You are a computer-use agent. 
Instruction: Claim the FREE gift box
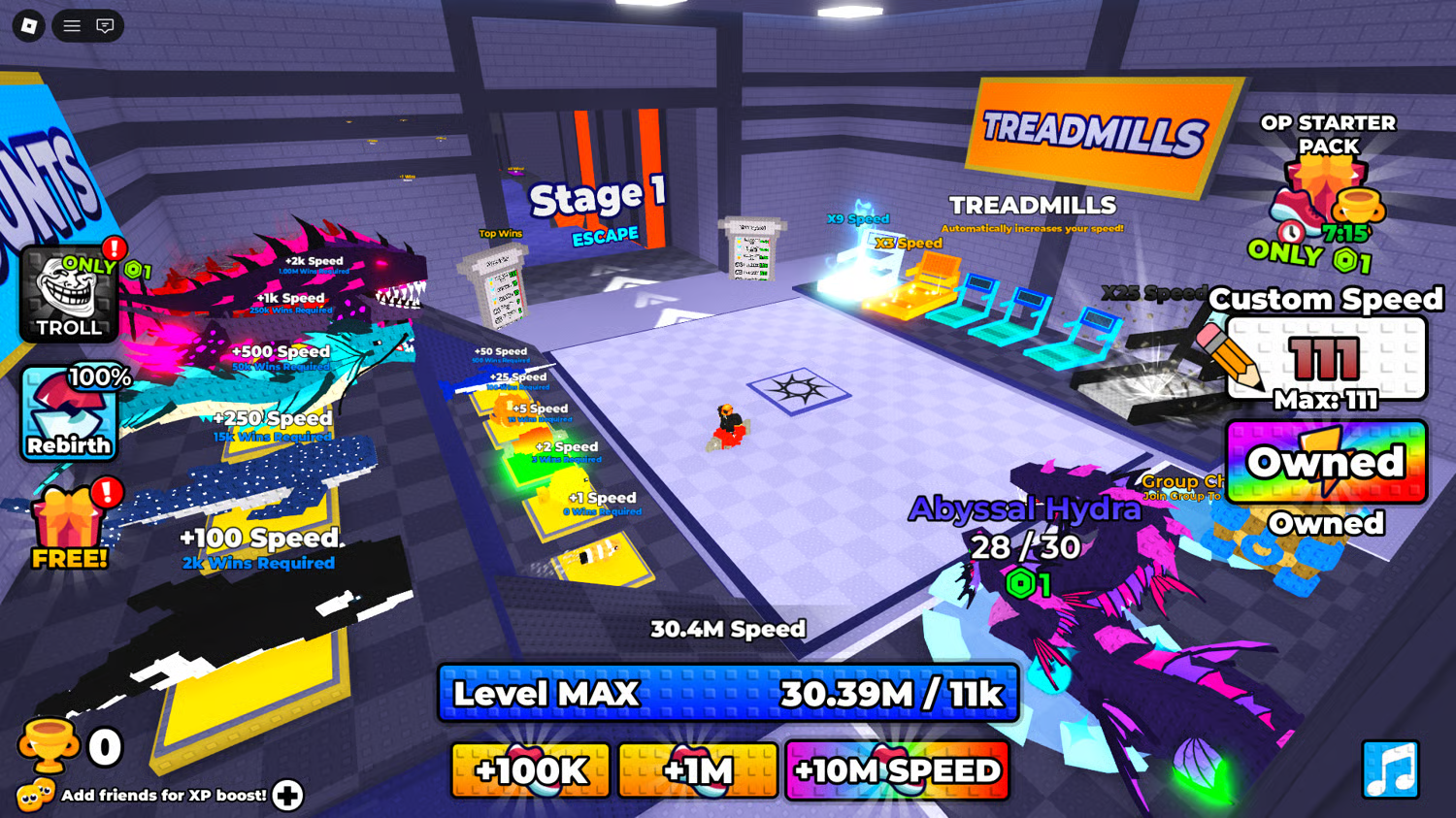click(x=69, y=527)
